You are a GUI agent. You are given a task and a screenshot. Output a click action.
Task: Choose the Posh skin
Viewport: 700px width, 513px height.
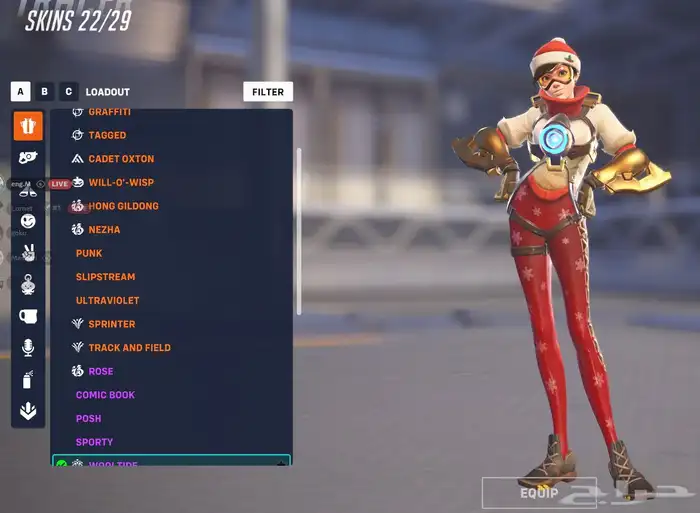(x=88, y=419)
